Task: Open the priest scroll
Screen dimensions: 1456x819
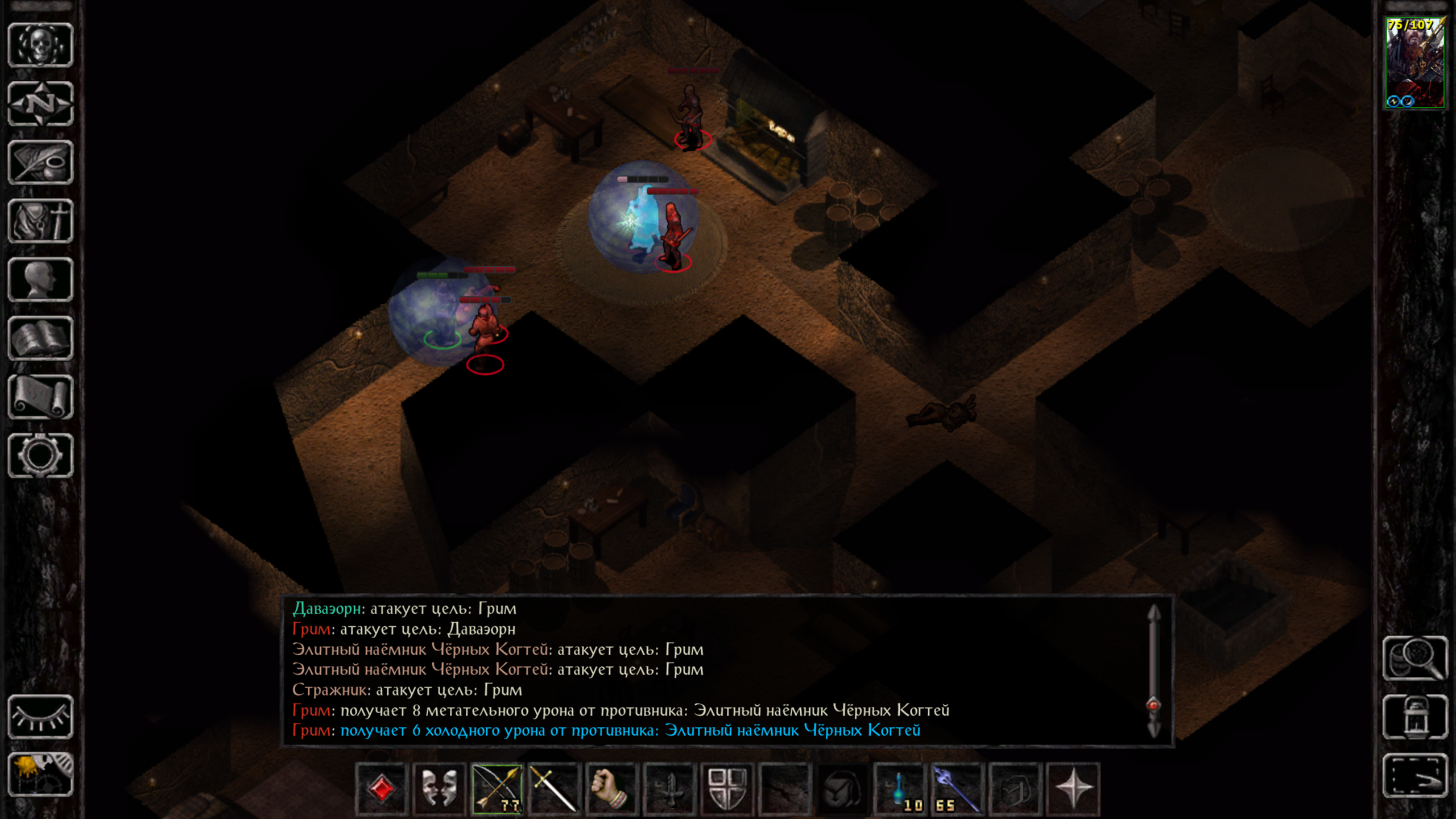Action: click(x=40, y=397)
